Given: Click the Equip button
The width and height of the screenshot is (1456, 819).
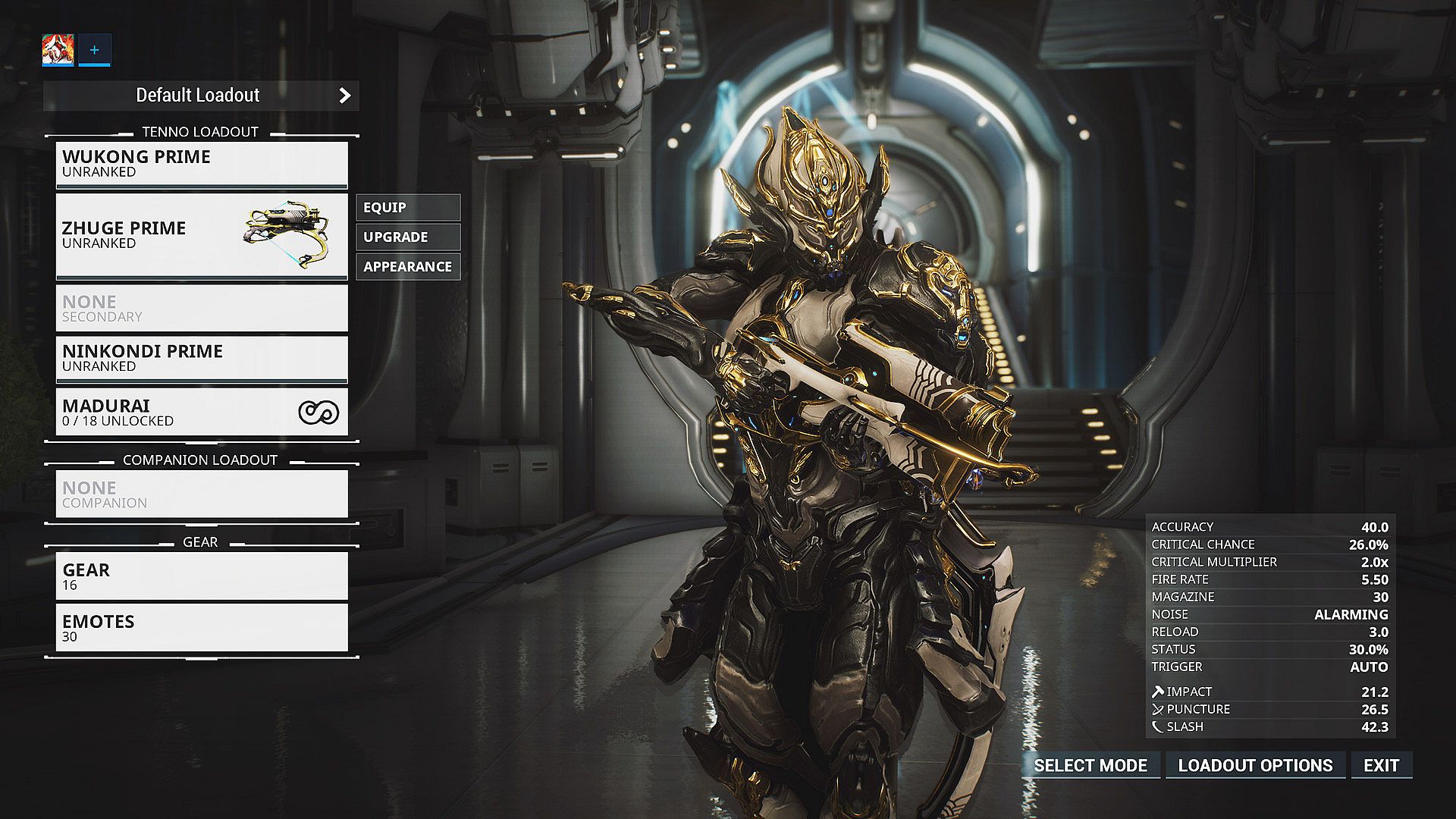Looking at the screenshot, I should tap(408, 207).
